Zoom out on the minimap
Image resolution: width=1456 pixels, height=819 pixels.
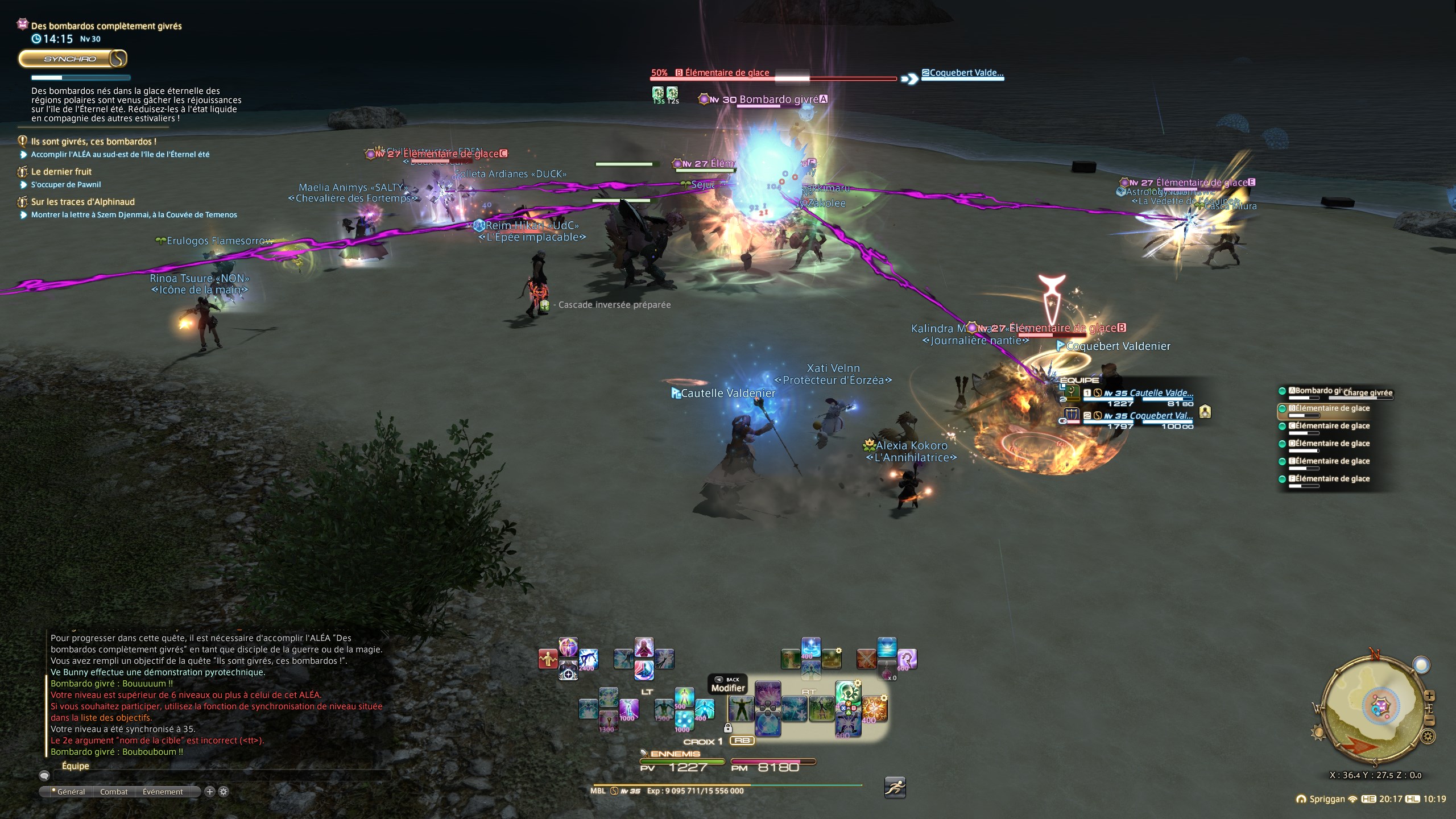[1430, 721]
